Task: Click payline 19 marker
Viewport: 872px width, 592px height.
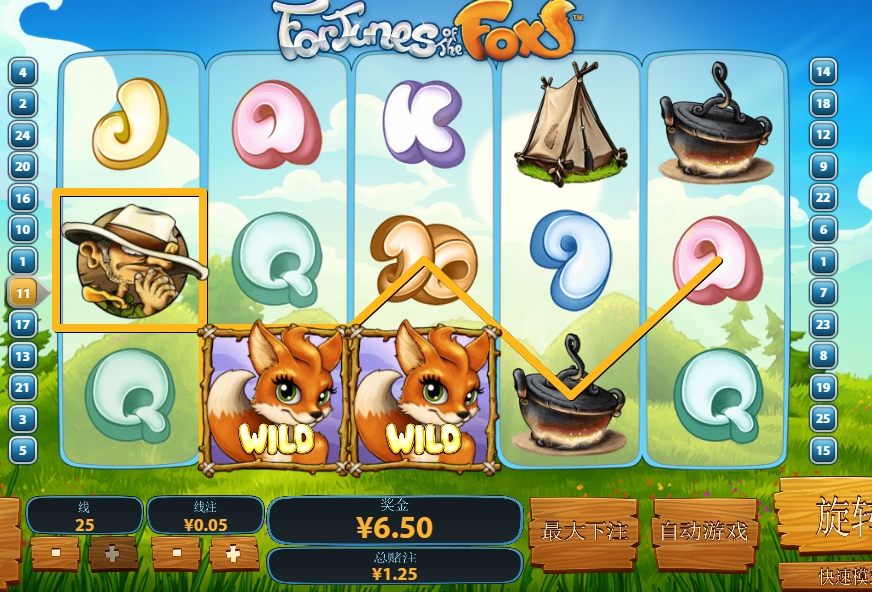Action: point(823,387)
